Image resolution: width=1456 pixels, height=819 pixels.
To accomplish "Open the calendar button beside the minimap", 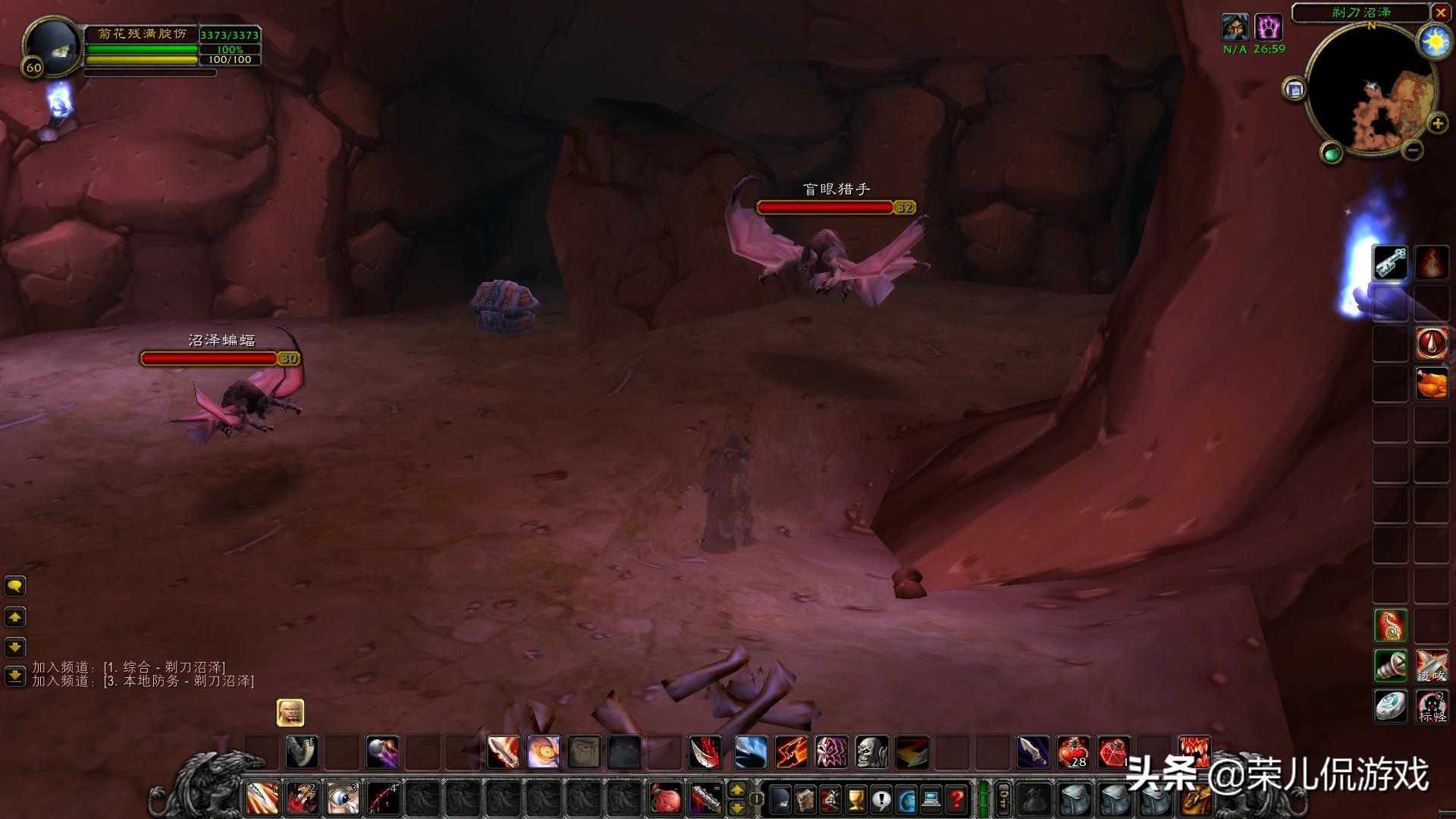I will click(x=1294, y=90).
